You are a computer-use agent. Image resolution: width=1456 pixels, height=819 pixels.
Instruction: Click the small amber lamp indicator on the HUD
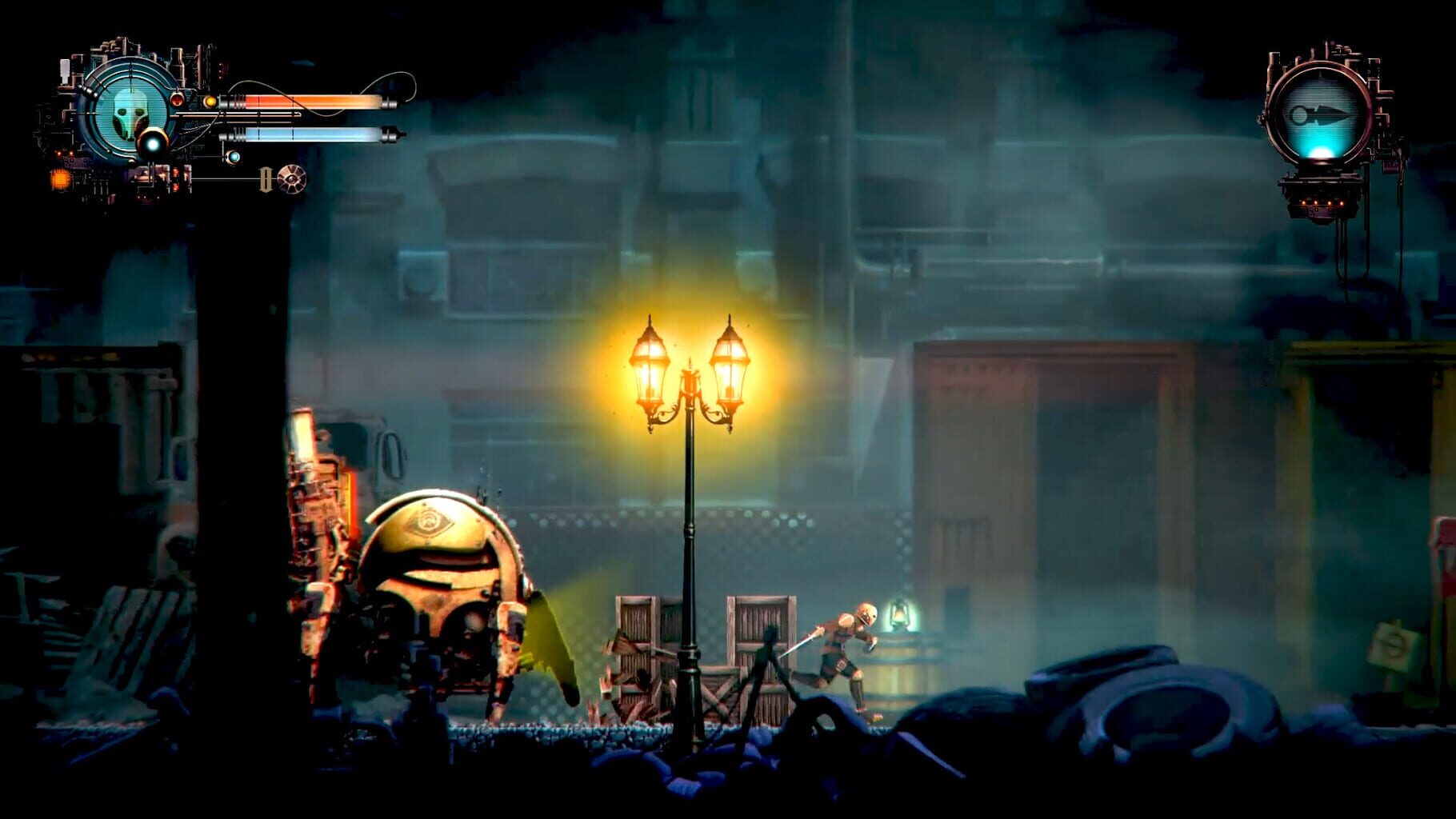pyautogui.click(x=210, y=101)
